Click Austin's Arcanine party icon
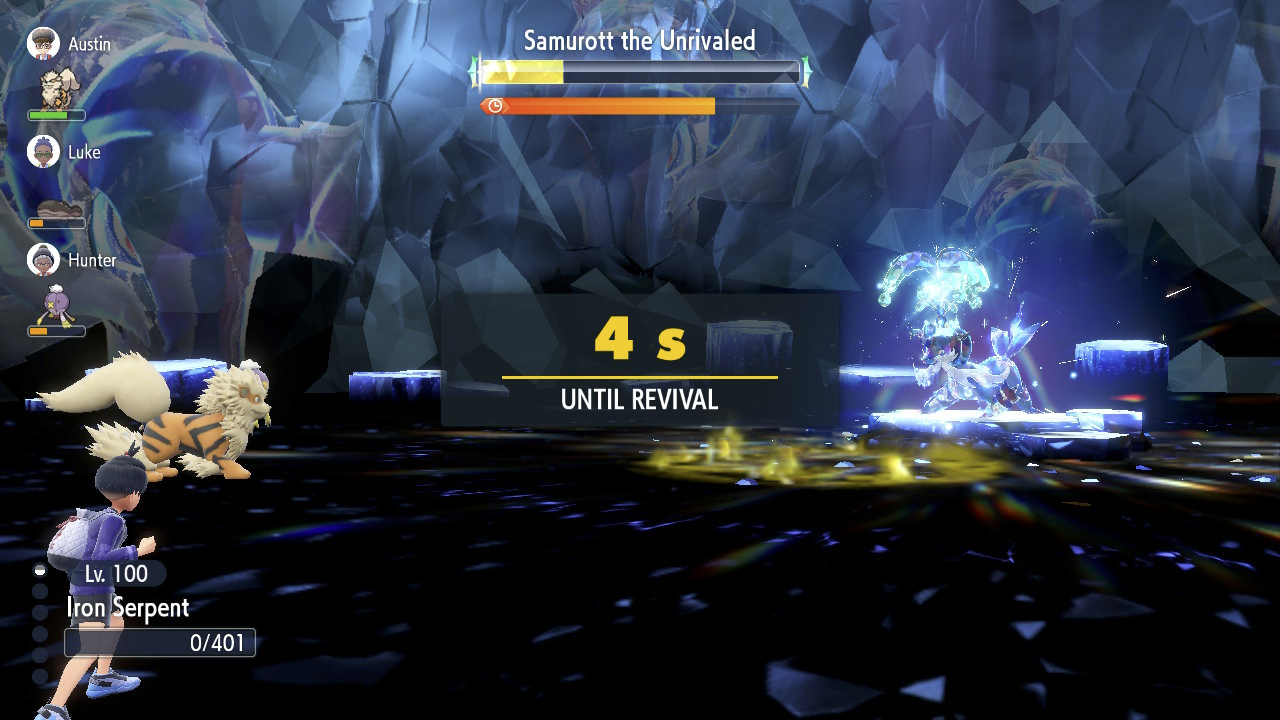The image size is (1280, 720). pyautogui.click(x=56, y=88)
